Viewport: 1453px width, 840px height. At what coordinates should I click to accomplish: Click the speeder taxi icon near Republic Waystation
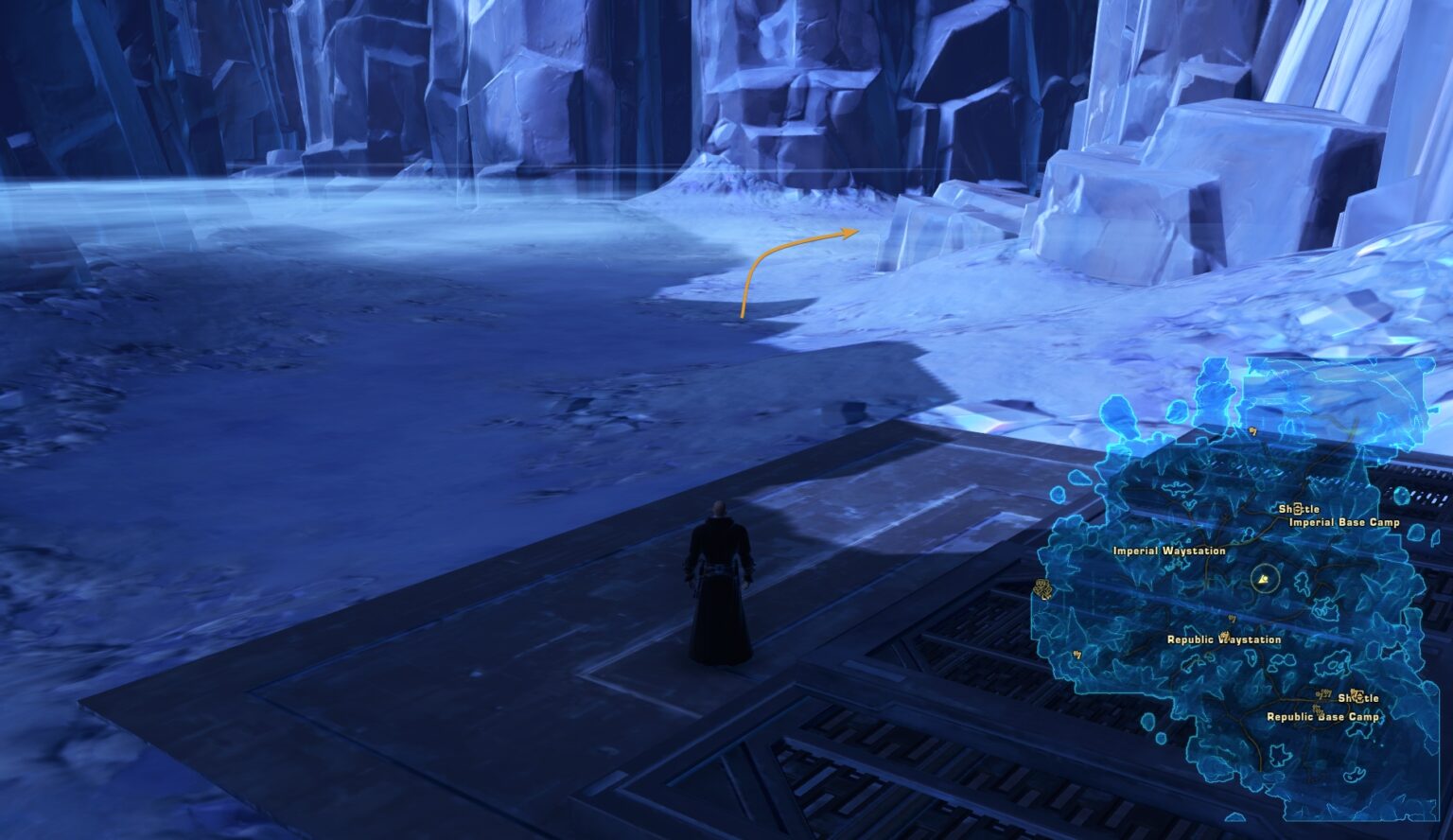pos(1232,617)
